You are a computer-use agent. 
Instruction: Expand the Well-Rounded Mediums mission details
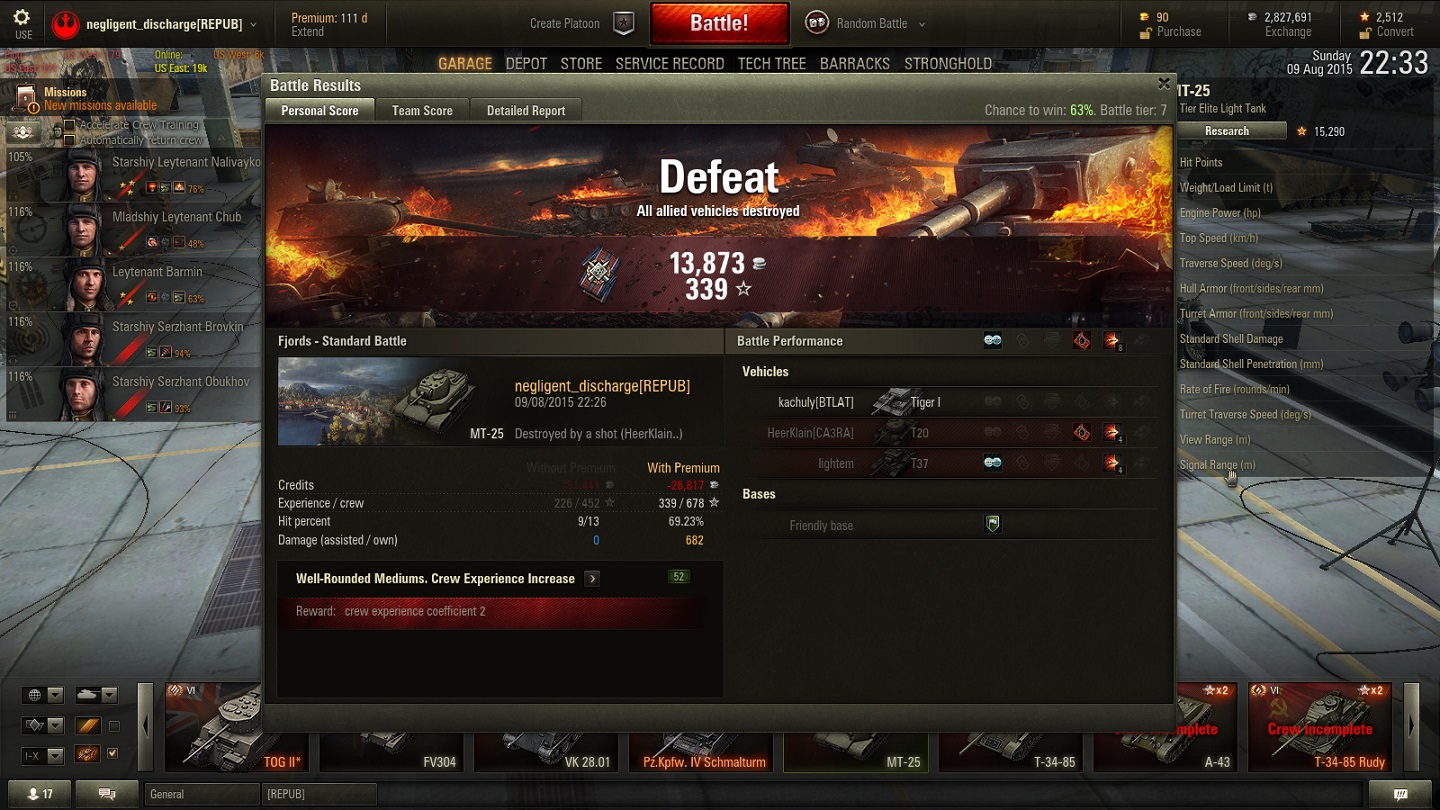coord(592,579)
